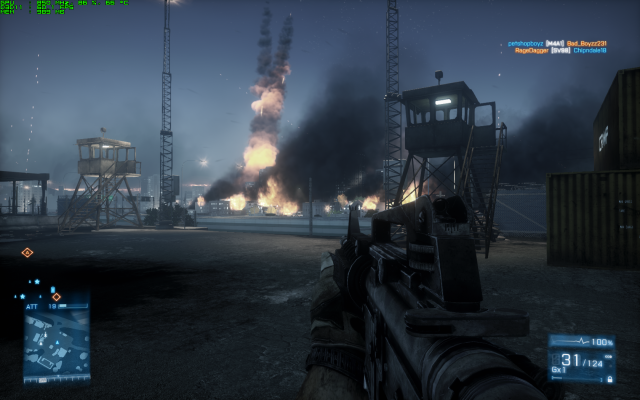This screenshot has height=400, width=640.
Task: Select the orange objective diamond above the minimap
Action: click(x=56, y=297)
